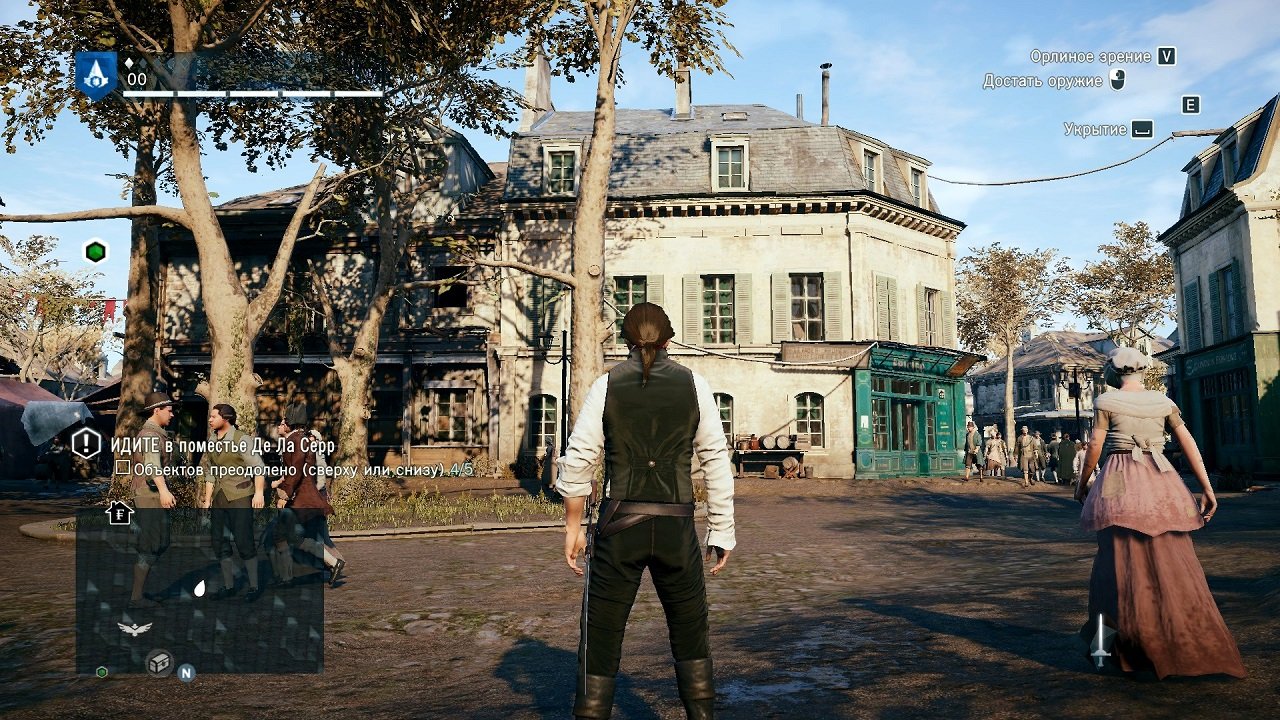The width and height of the screenshot is (1280, 720).
Task: Click the eagle emblem on the minimap
Action: pyautogui.click(x=135, y=628)
